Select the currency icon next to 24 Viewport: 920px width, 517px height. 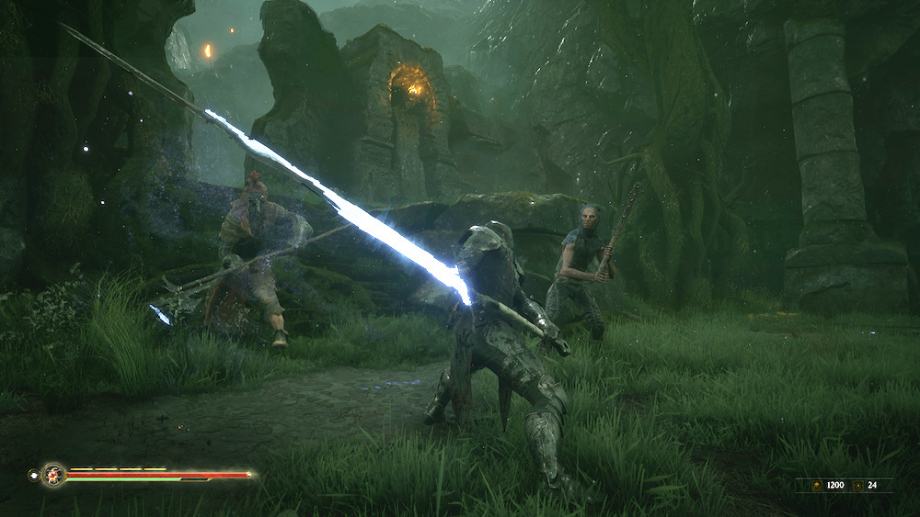pos(858,485)
